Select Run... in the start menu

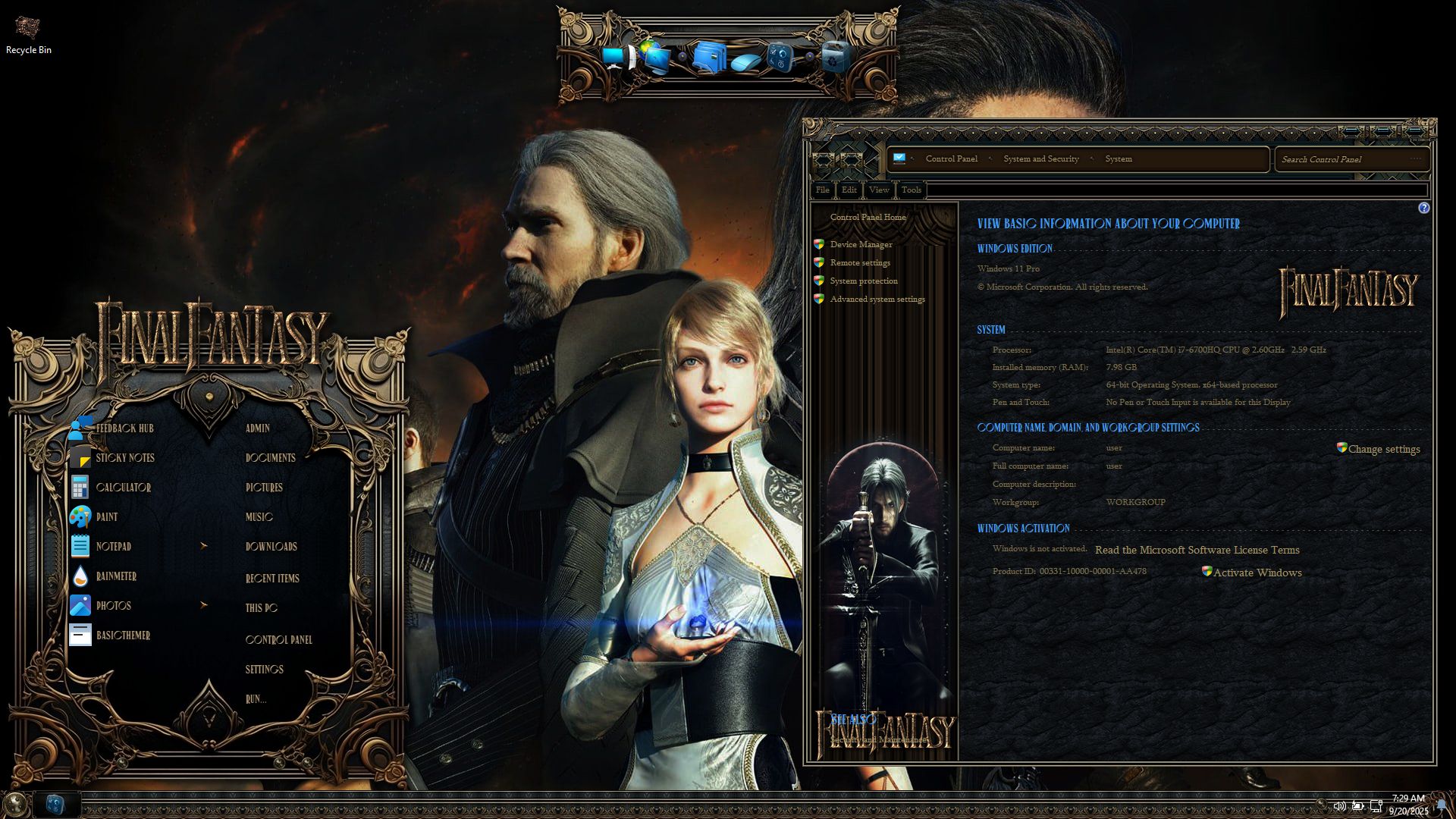[x=256, y=699]
